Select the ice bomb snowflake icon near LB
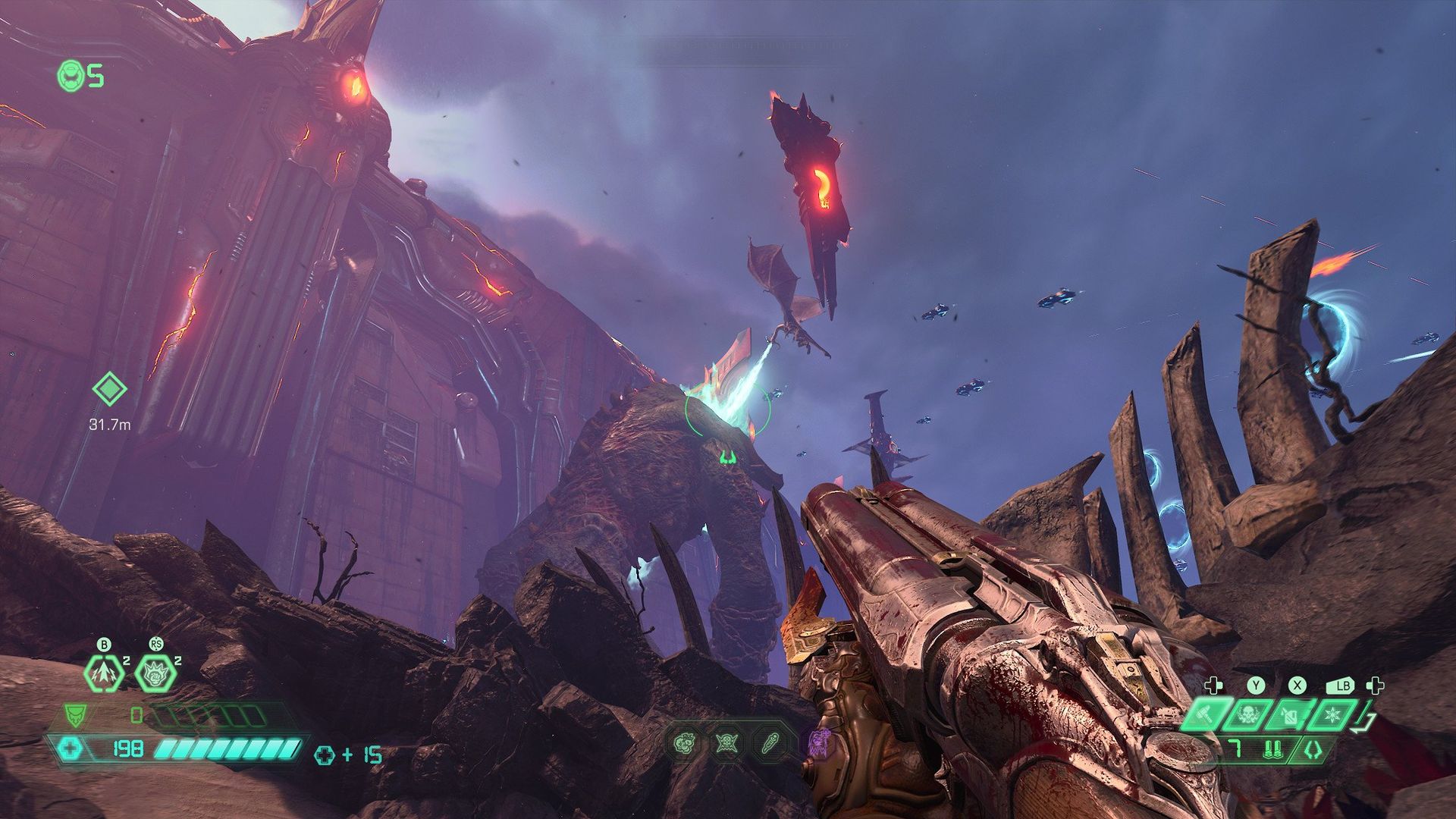Screen dimensions: 1456x819 coord(1332,715)
